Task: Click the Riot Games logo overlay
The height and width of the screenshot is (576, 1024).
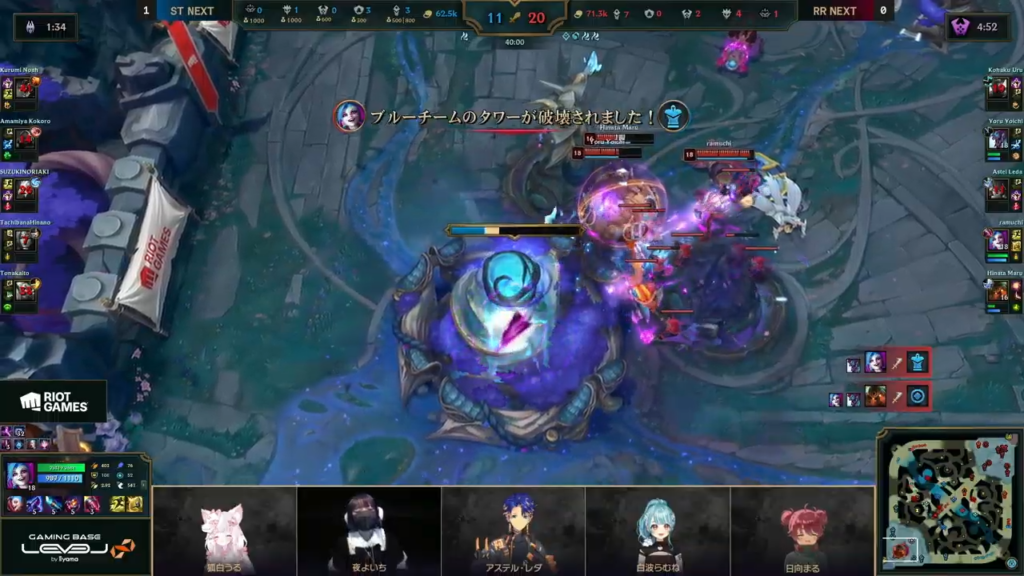Action: (x=53, y=402)
